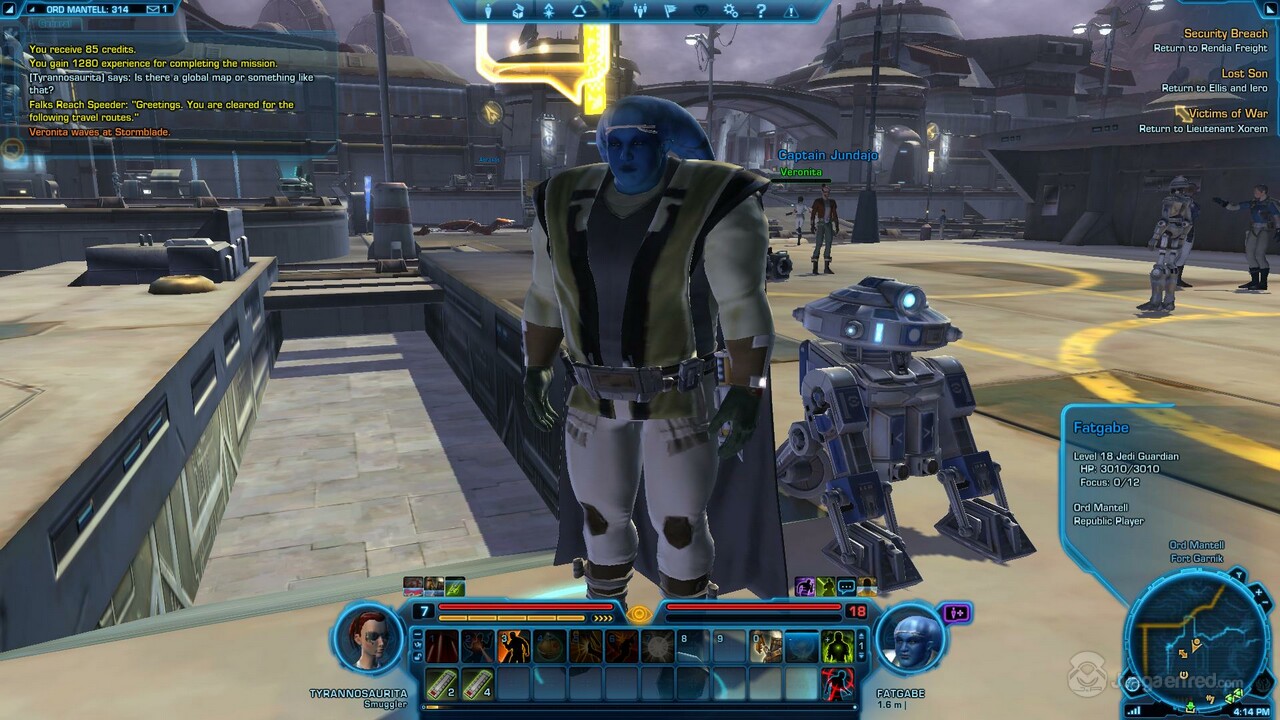
Task: Use the medpac with 2 charges
Action: tap(442, 684)
